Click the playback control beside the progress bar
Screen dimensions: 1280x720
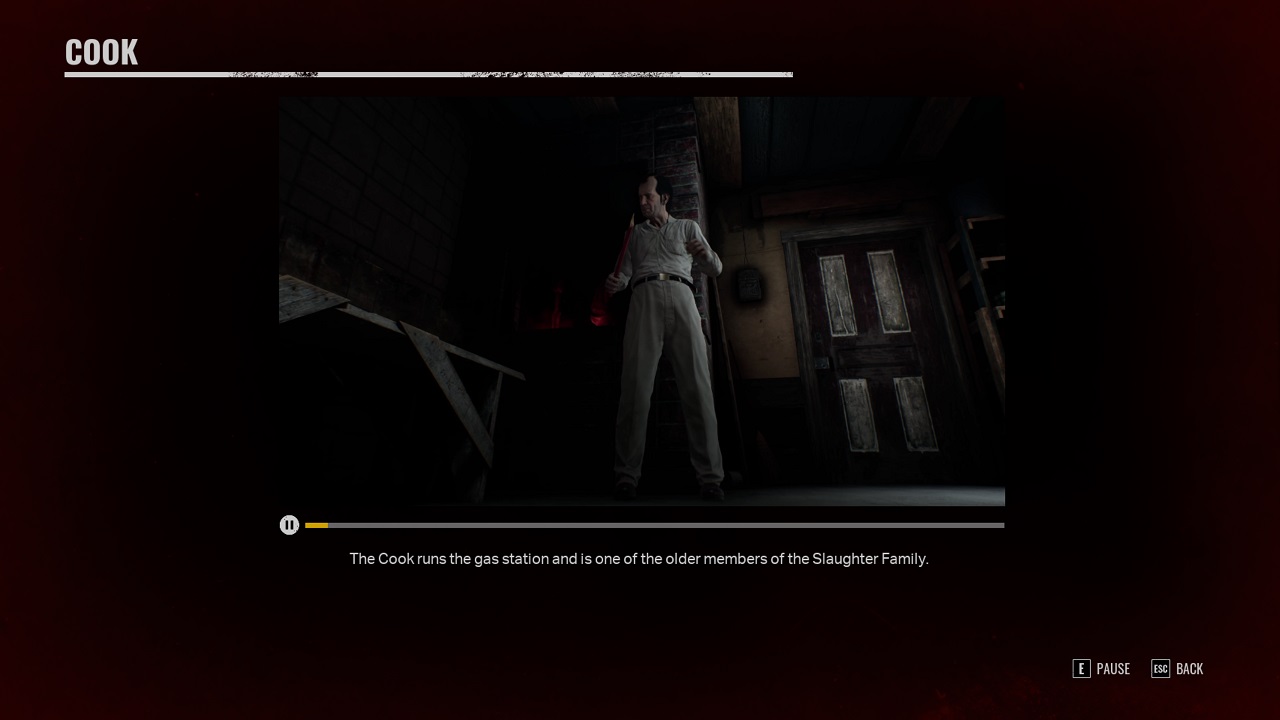[289, 525]
